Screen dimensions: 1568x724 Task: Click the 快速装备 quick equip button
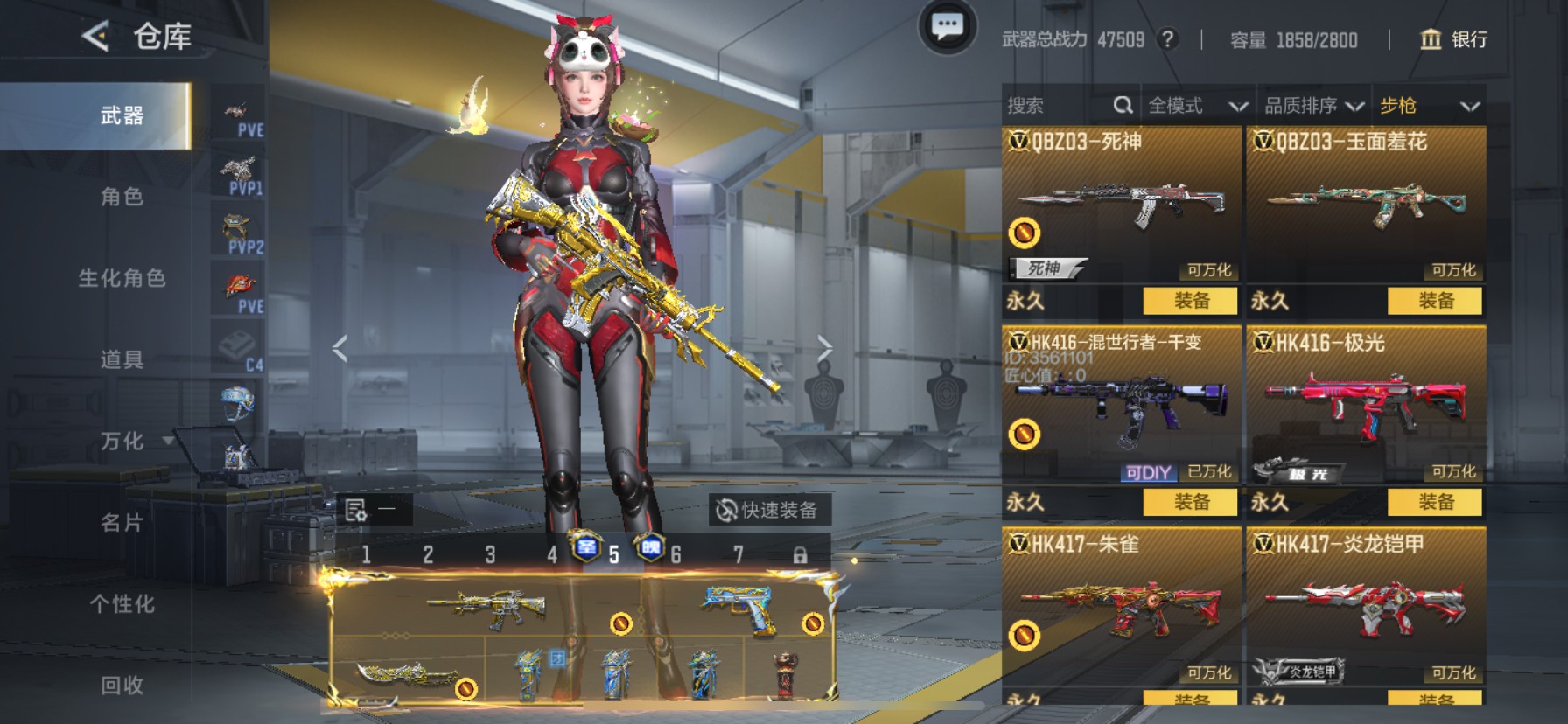768,510
